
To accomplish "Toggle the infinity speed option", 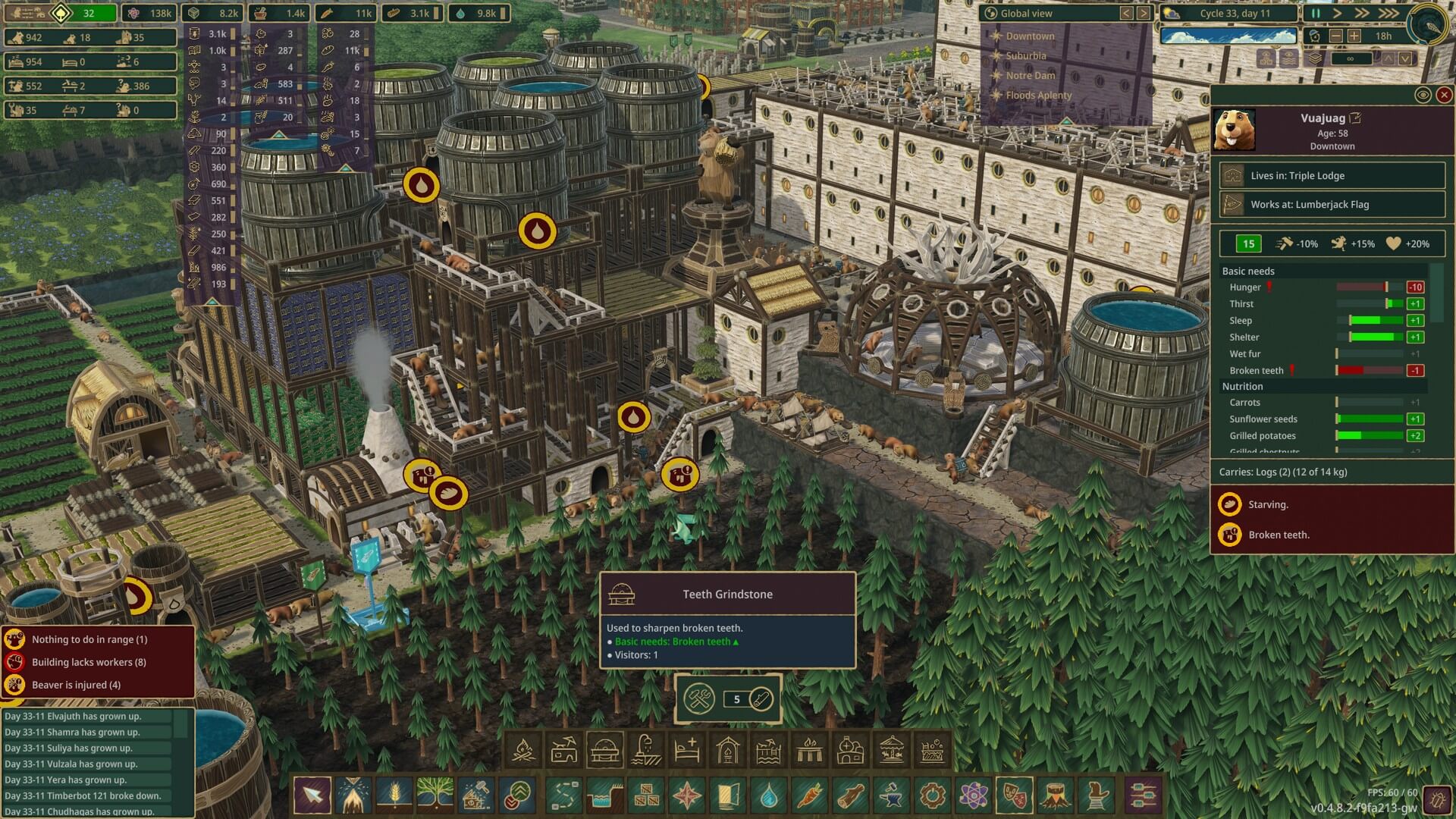I will tap(1351, 58).
